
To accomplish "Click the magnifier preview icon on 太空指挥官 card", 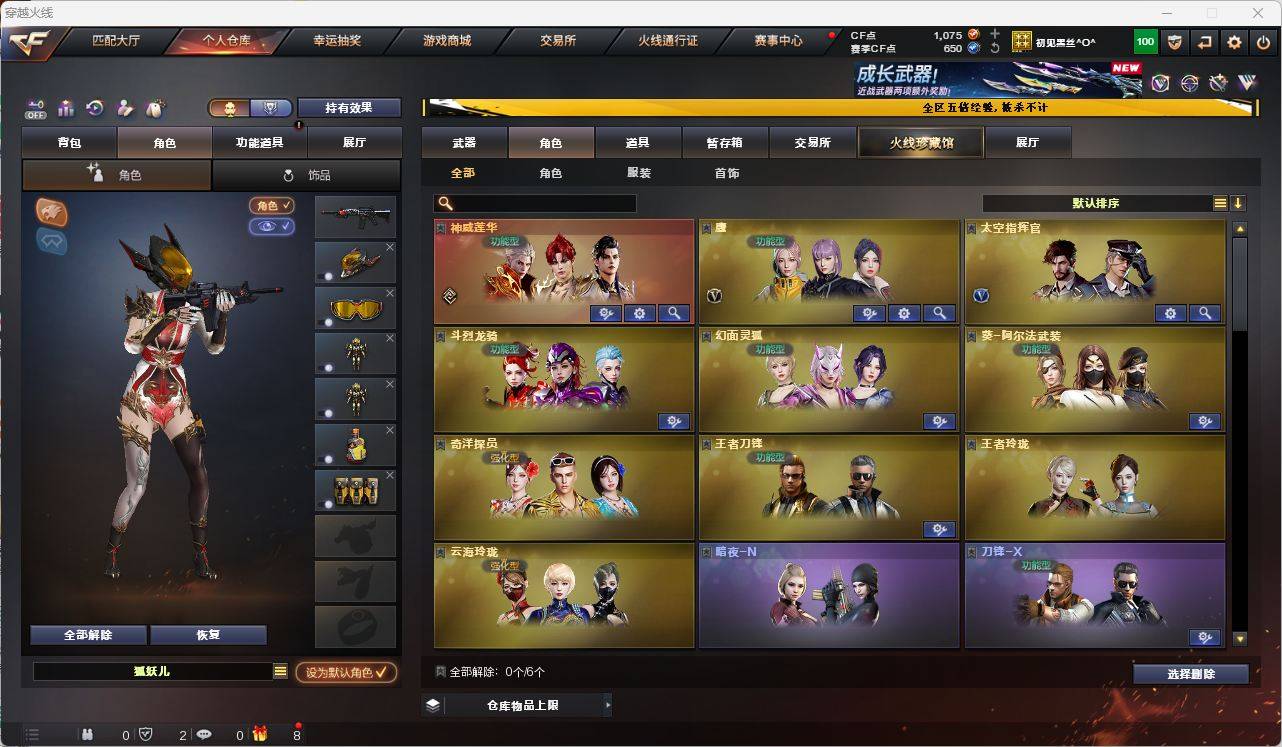I will (x=1205, y=313).
